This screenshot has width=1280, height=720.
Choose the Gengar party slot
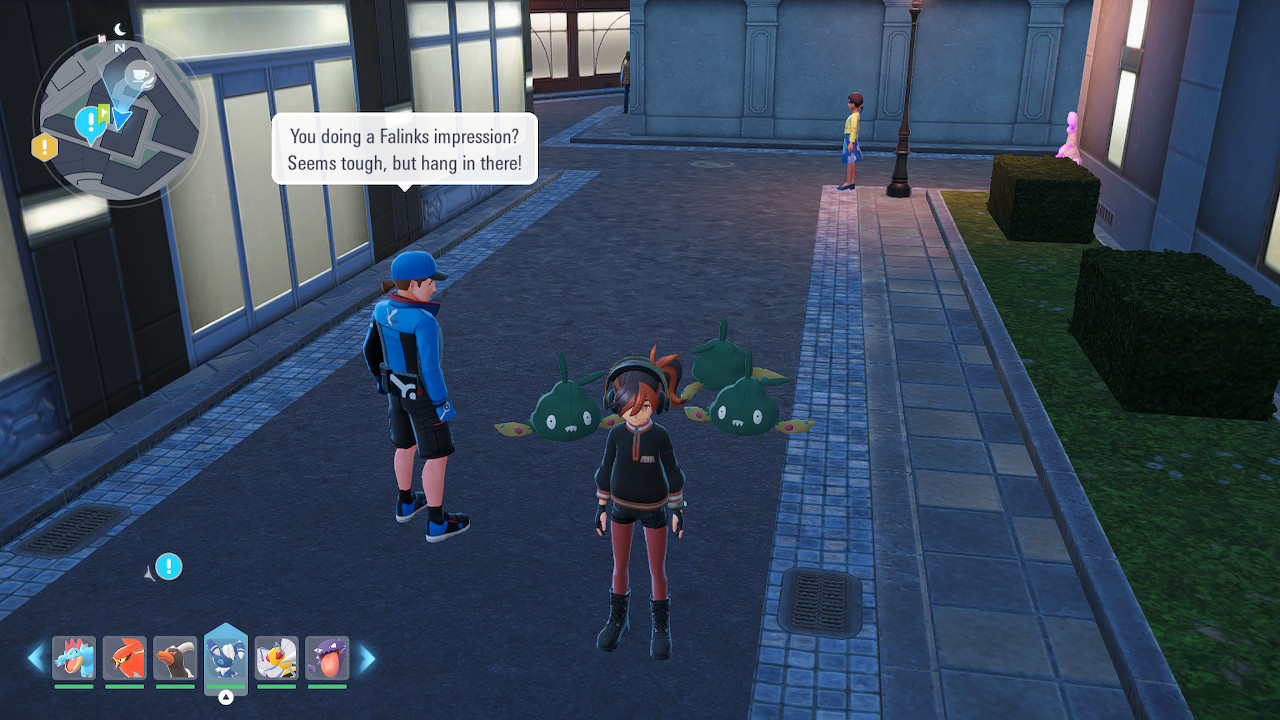point(327,658)
